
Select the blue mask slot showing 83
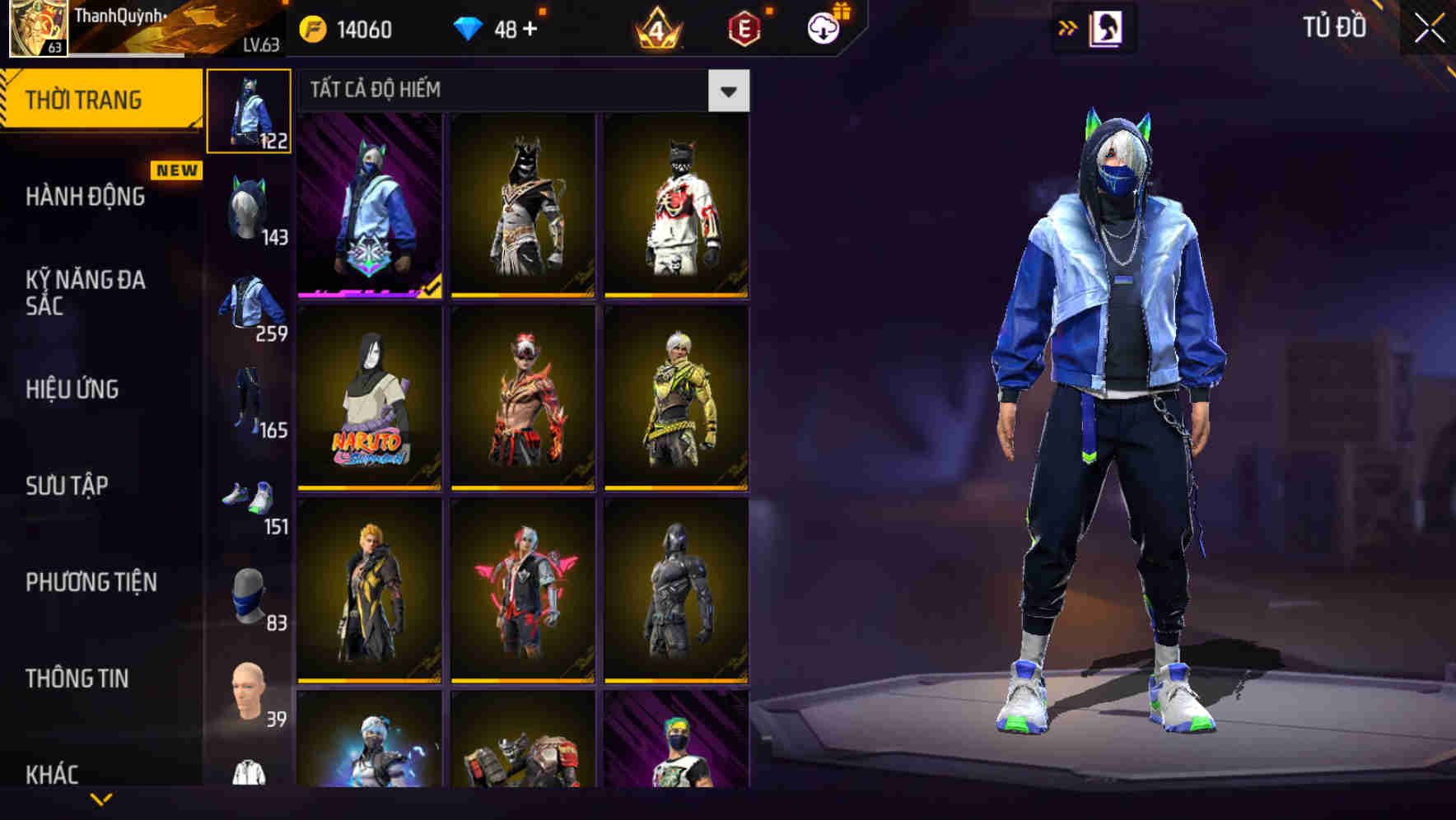[x=249, y=593]
